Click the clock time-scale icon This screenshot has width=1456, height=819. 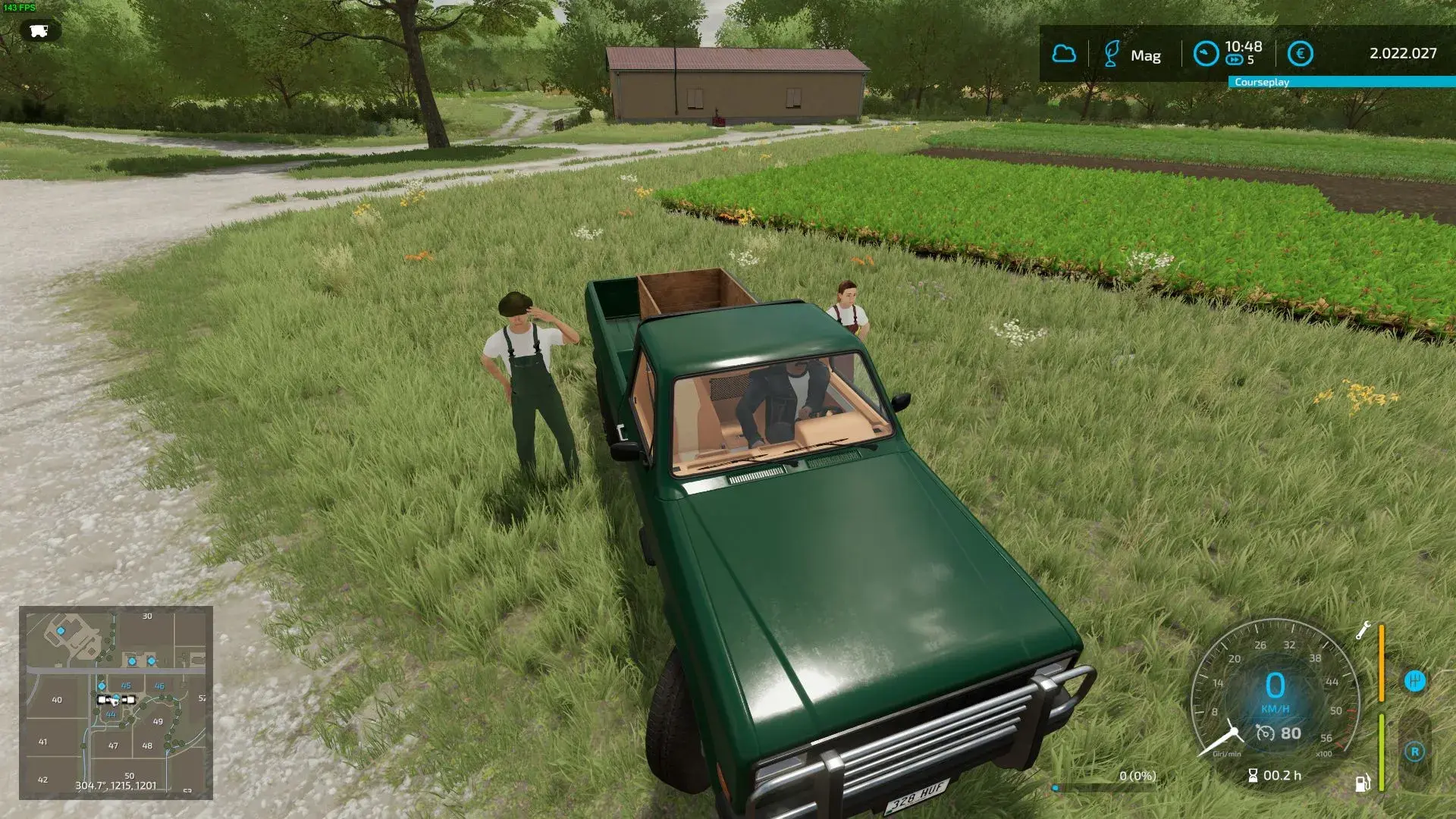(x=1206, y=54)
